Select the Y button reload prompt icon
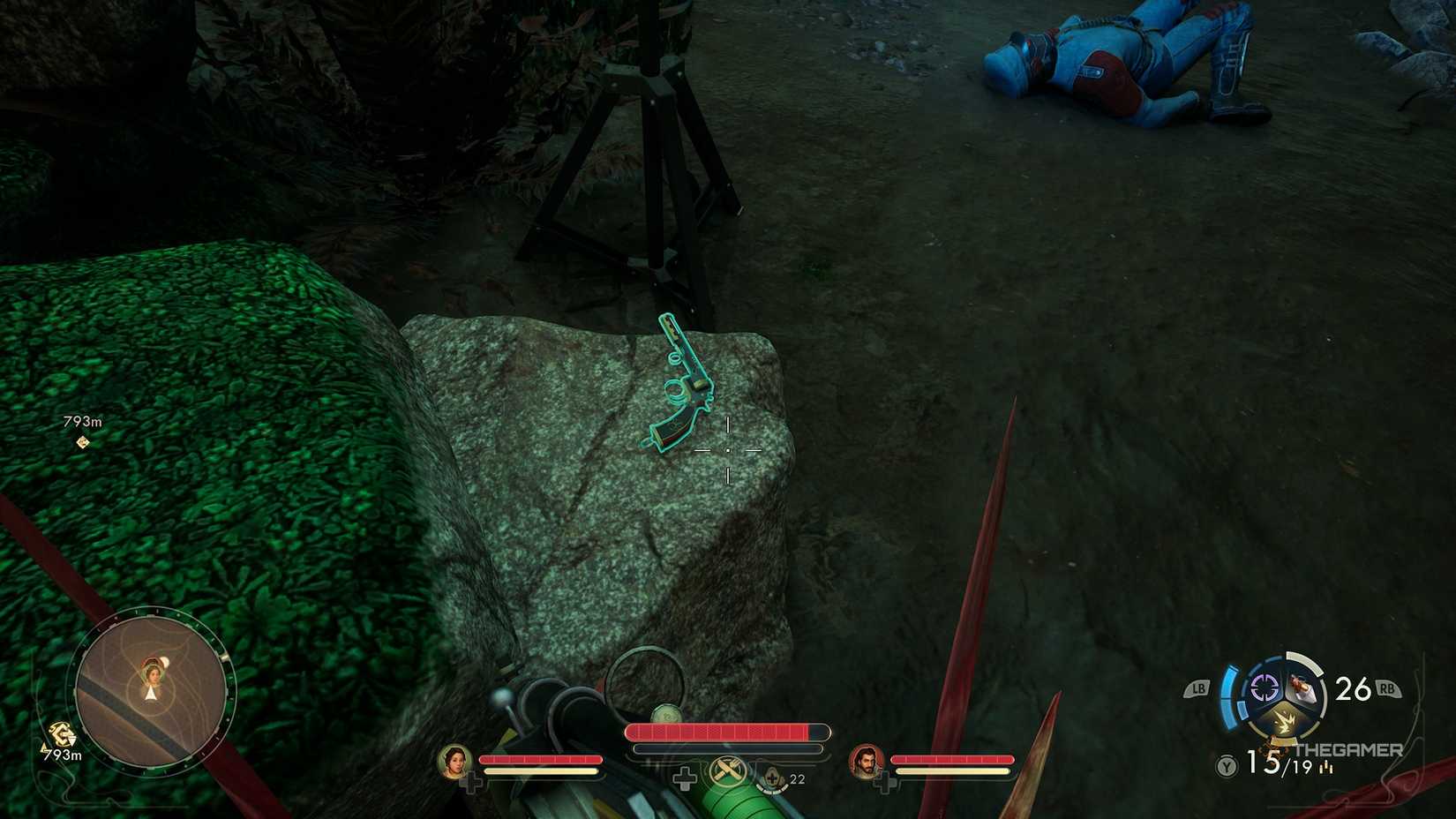The width and height of the screenshot is (1456, 819). pyautogui.click(x=1225, y=766)
